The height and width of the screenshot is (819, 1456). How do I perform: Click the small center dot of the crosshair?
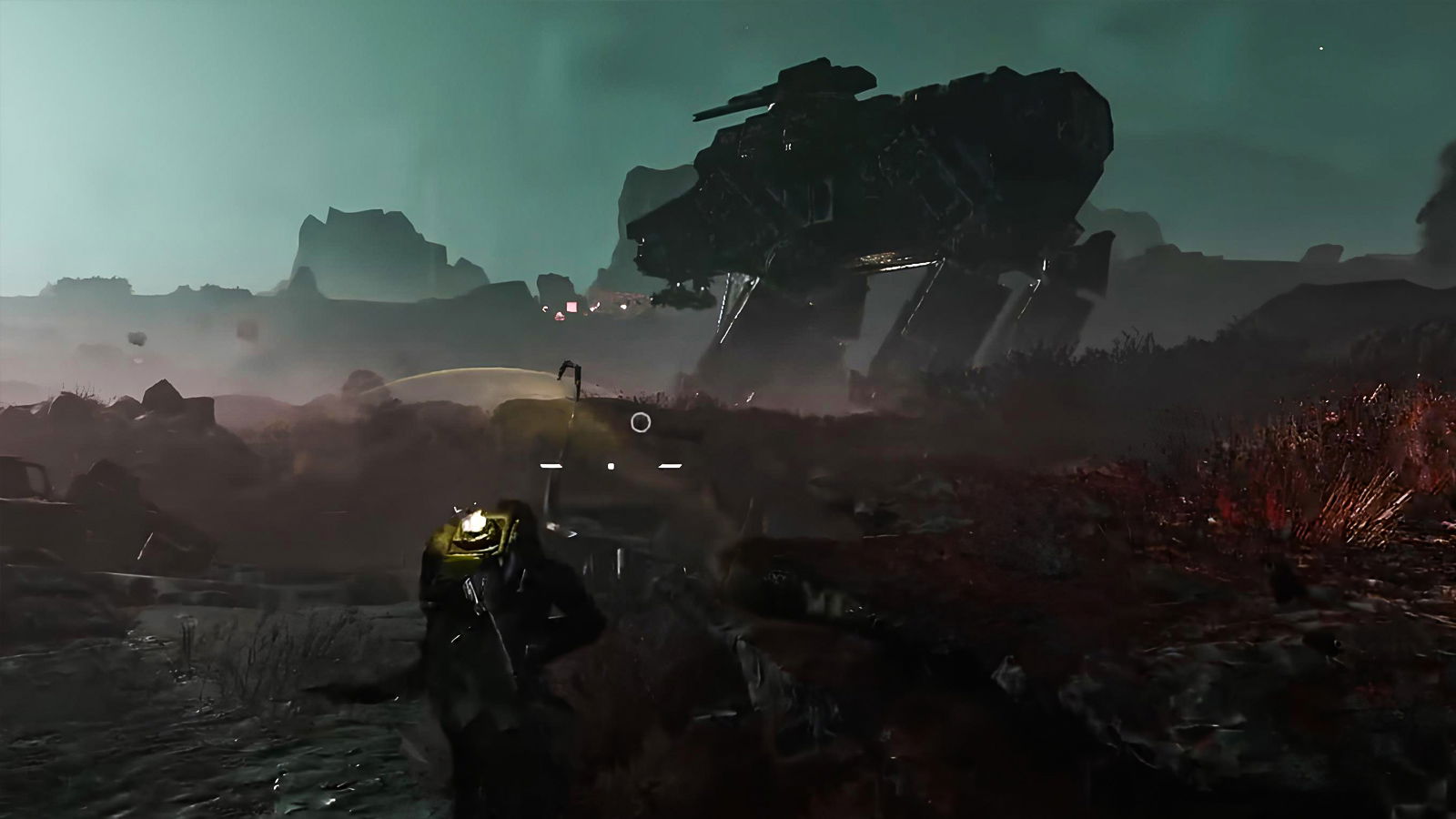(x=609, y=464)
